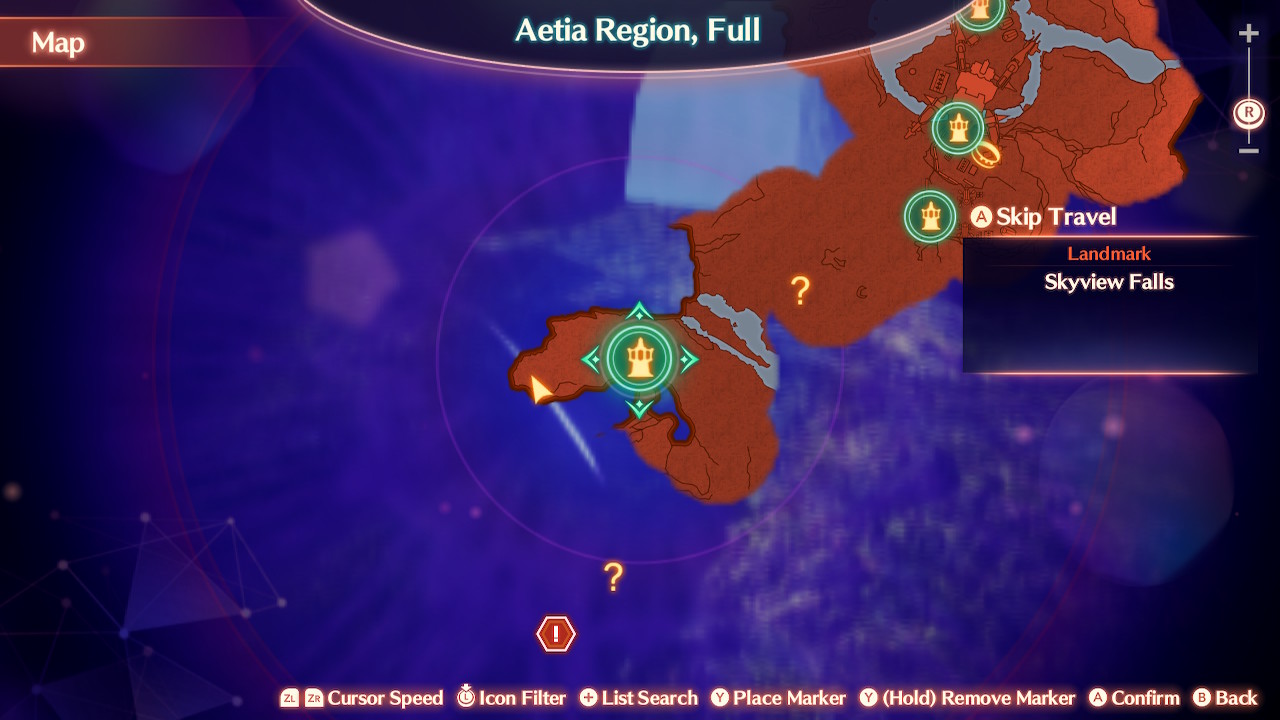
Task: Select the landmark icon beside Skip Travel
Action: pyautogui.click(x=930, y=216)
